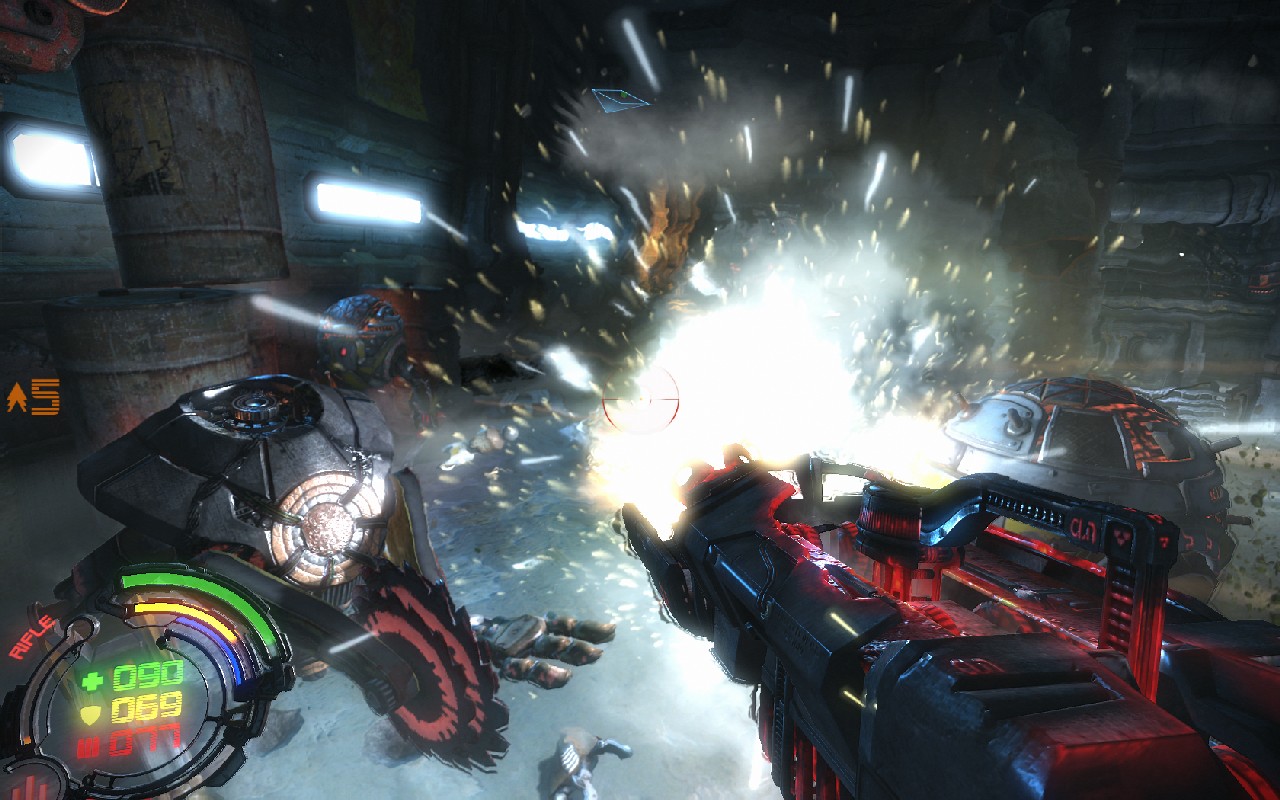
Task: Click the RIFLE weapon mode label
Action: [x=32, y=636]
